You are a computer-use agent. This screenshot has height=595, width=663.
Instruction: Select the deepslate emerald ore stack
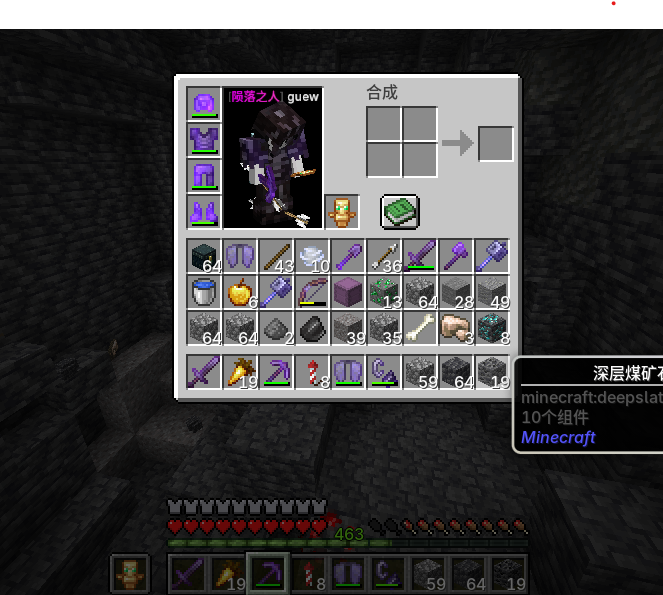coord(384,293)
